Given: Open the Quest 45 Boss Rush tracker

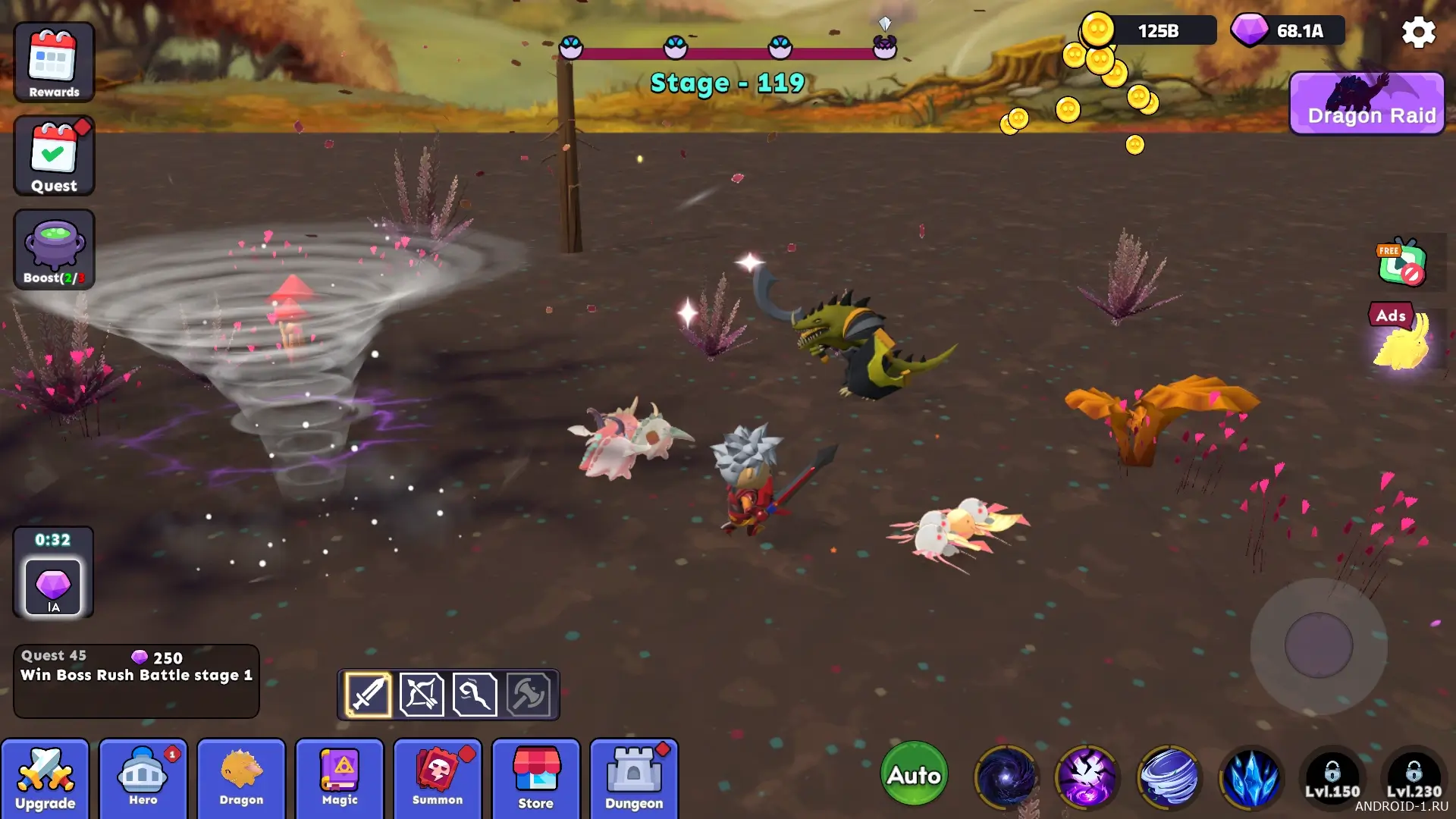Looking at the screenshot, I should (136, 680).
